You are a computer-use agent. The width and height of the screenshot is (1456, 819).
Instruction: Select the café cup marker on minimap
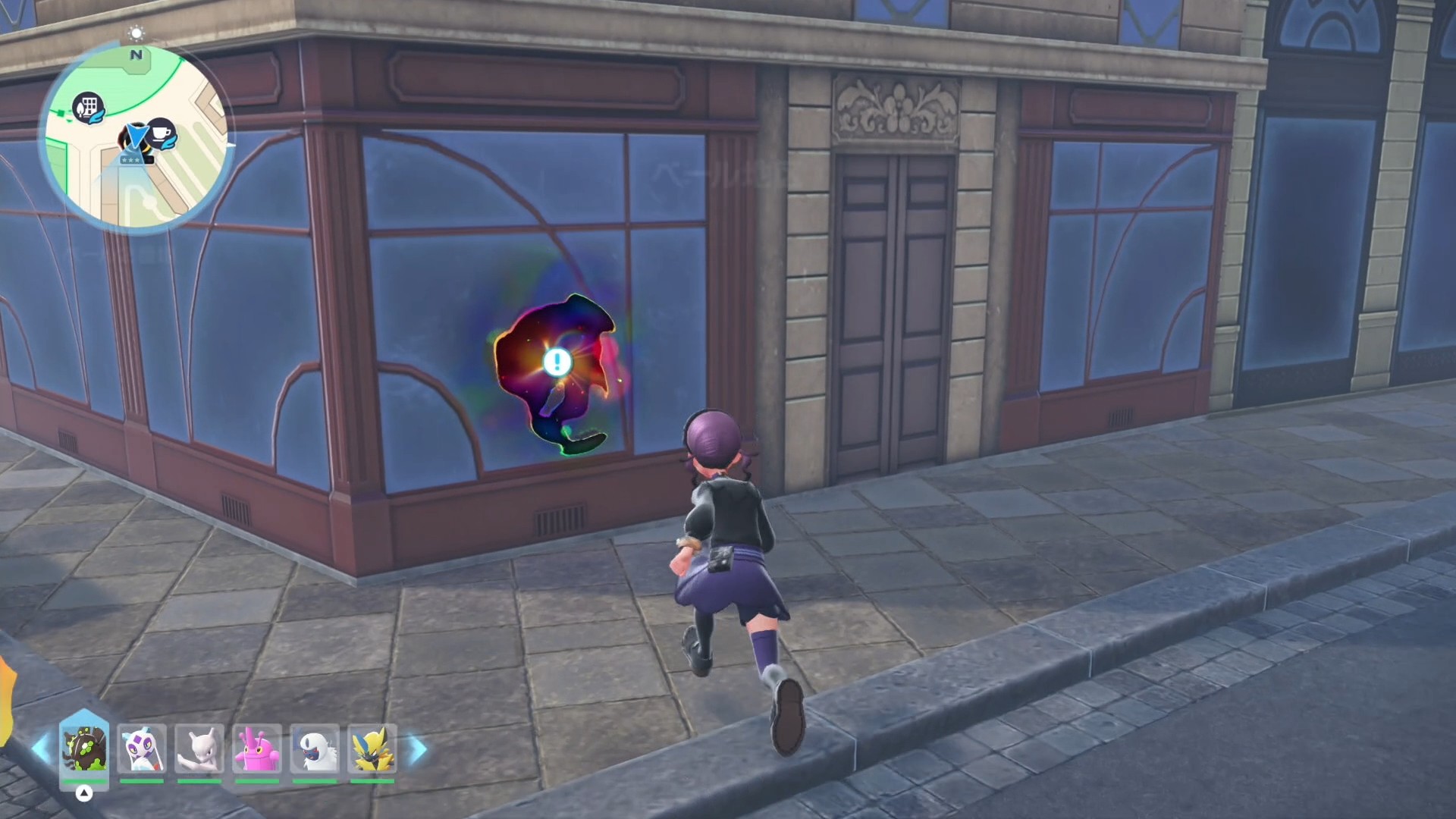[160, 133]
